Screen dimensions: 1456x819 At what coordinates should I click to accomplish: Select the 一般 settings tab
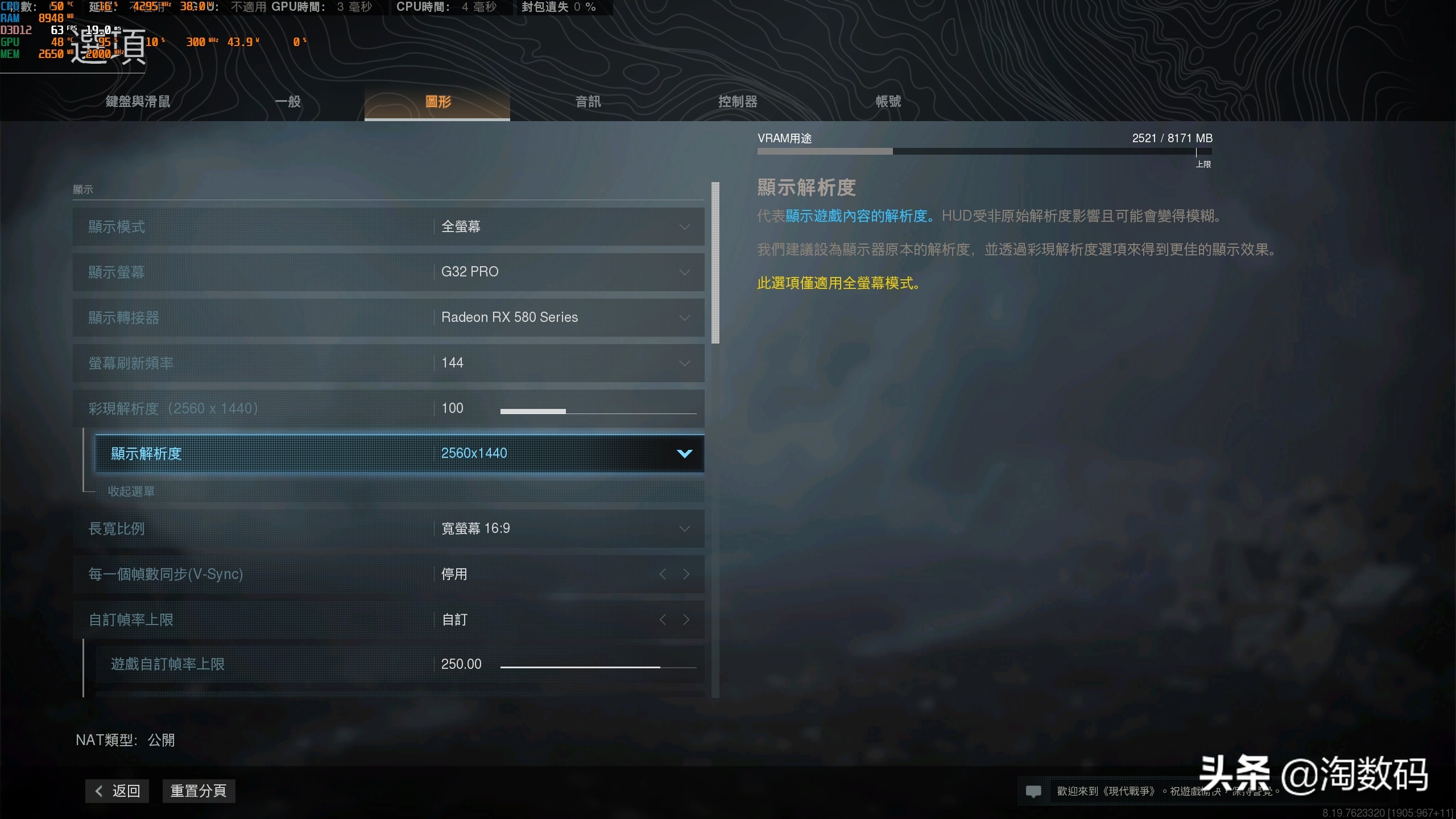[x=288, y=101]
